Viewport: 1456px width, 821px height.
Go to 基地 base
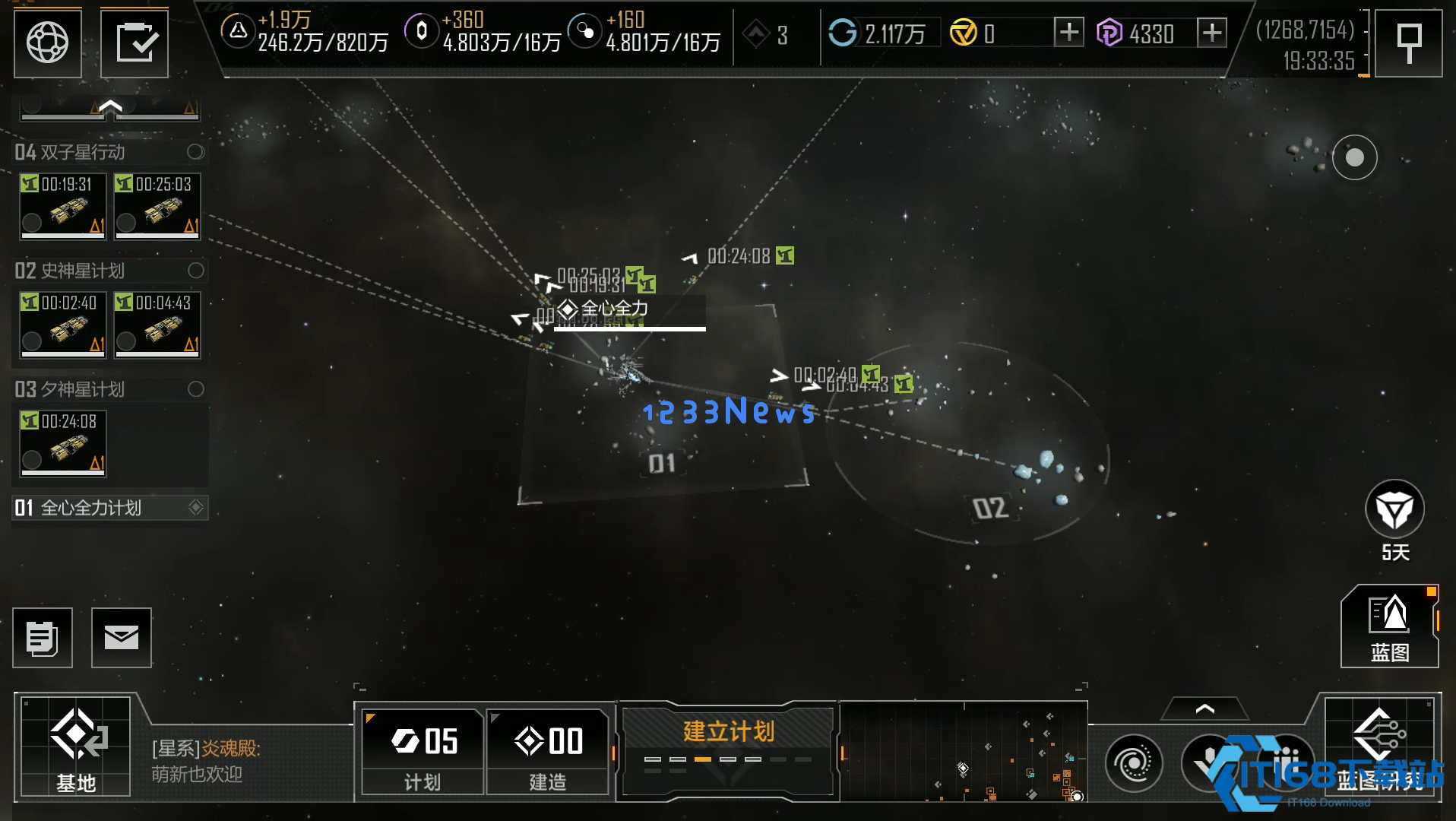(x=76, y=747)
